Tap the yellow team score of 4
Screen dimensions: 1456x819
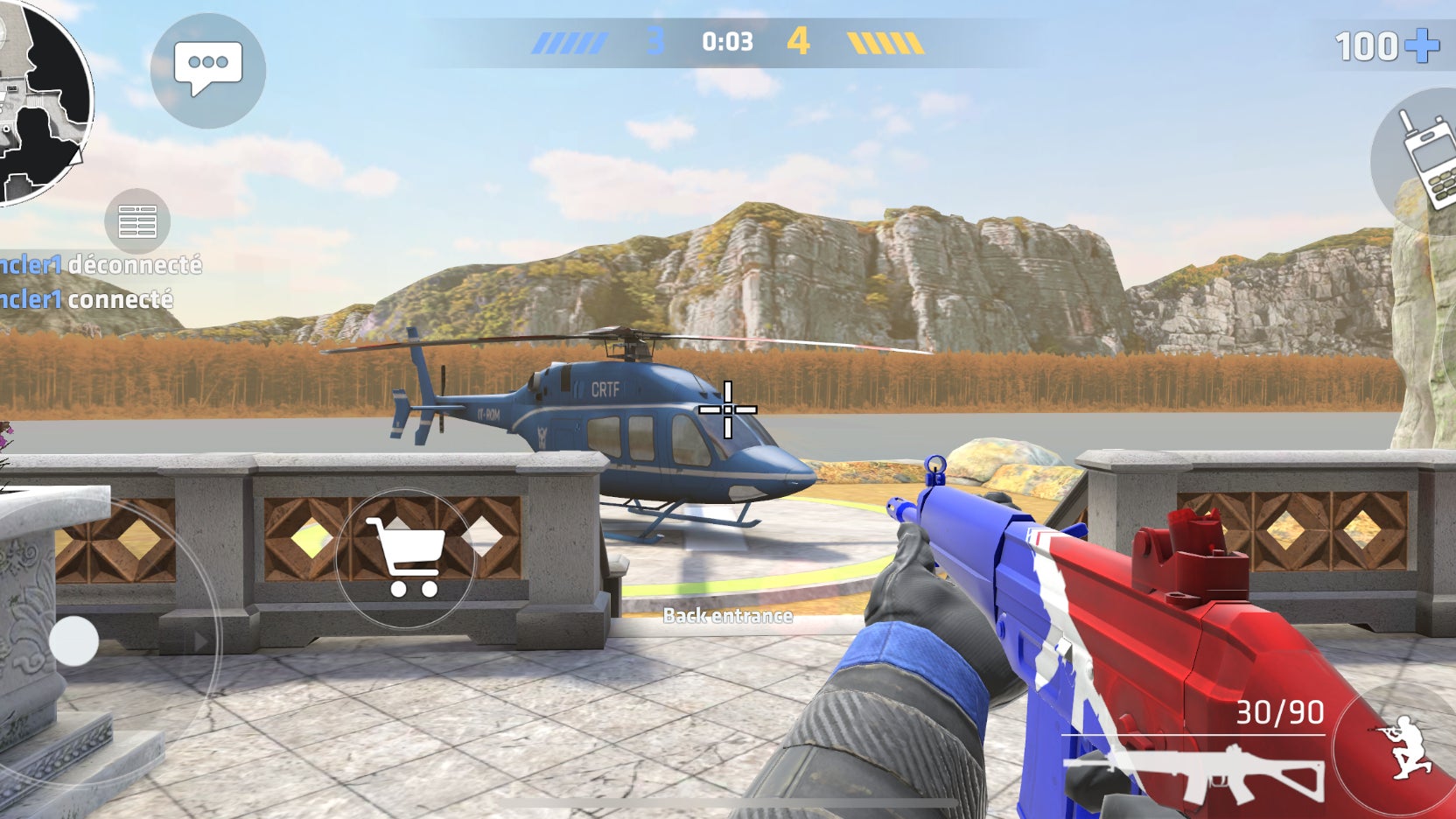point(799,38)
